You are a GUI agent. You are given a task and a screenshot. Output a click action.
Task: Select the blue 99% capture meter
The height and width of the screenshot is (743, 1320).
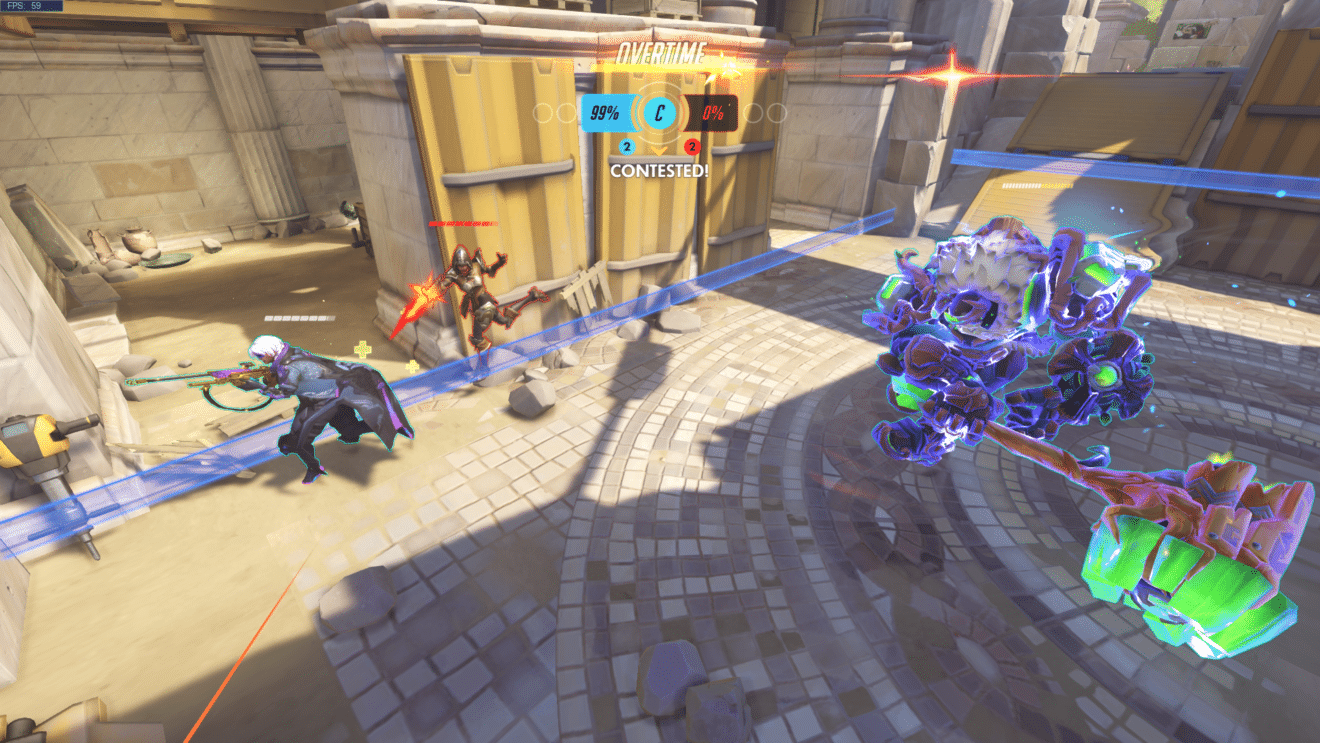(606, 111)
